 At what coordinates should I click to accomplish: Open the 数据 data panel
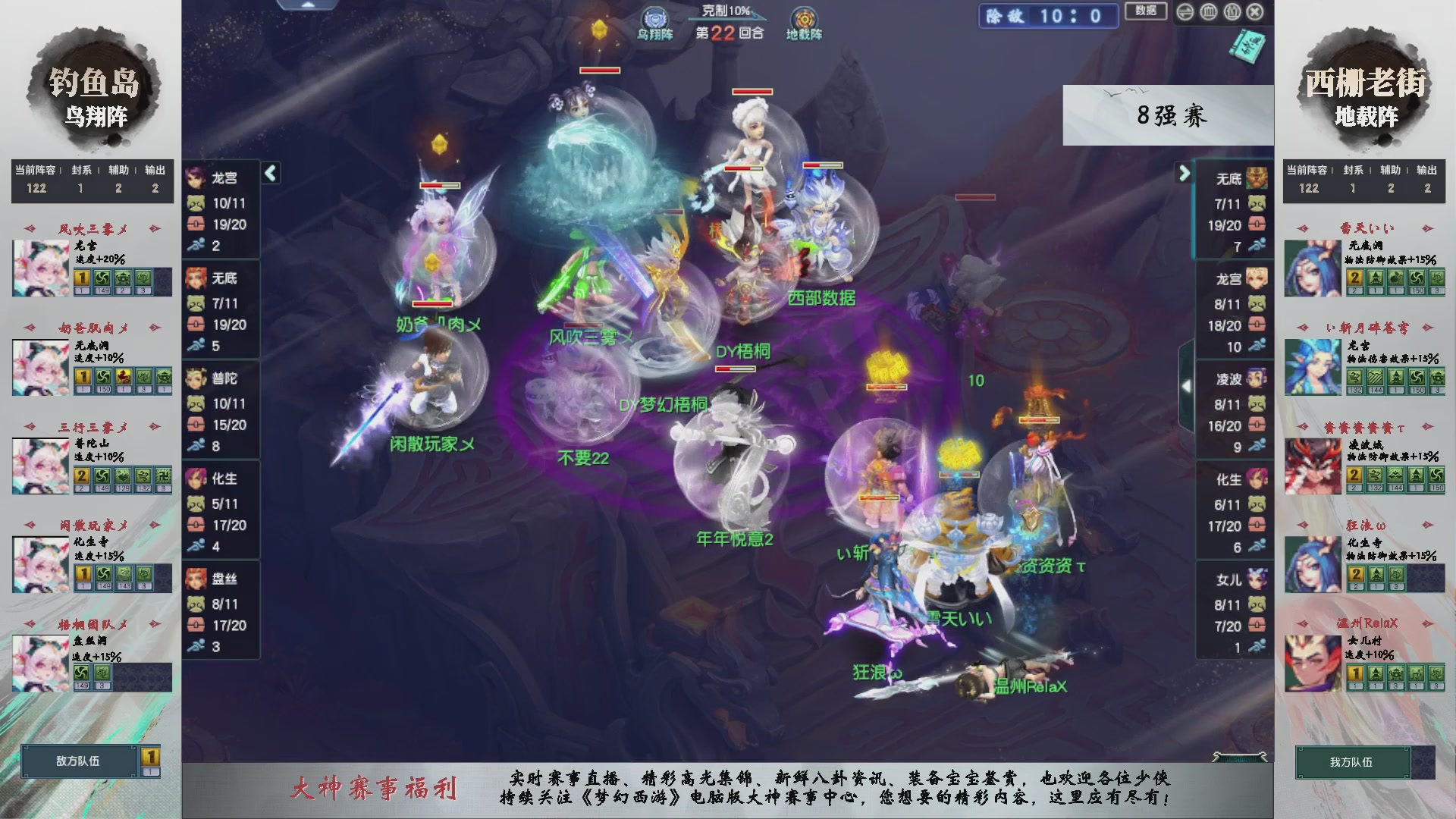click(x=1146, y=11)
